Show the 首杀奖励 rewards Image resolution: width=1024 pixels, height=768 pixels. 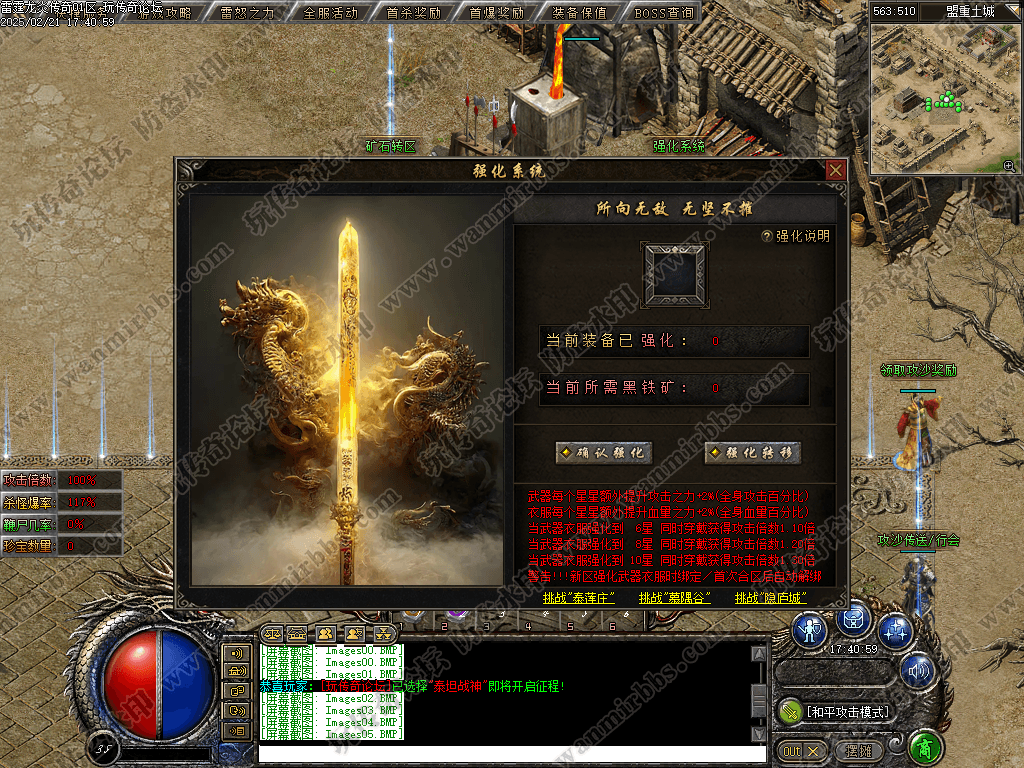pos(413,13)
